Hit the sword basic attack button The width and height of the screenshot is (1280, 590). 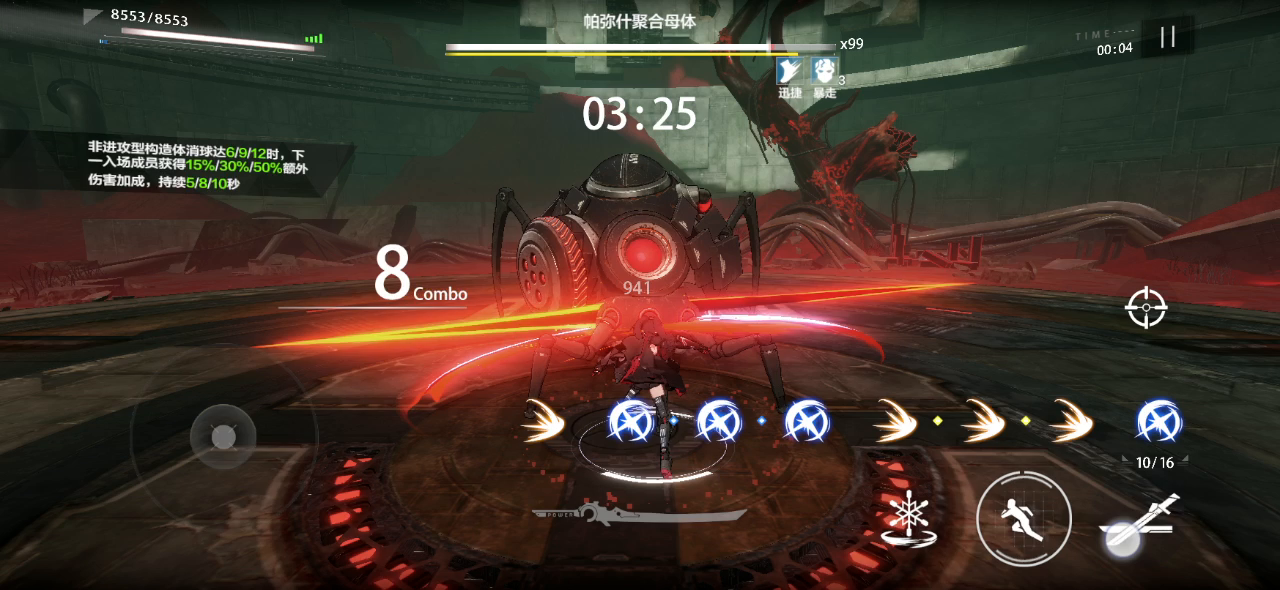click(1139, 523)
